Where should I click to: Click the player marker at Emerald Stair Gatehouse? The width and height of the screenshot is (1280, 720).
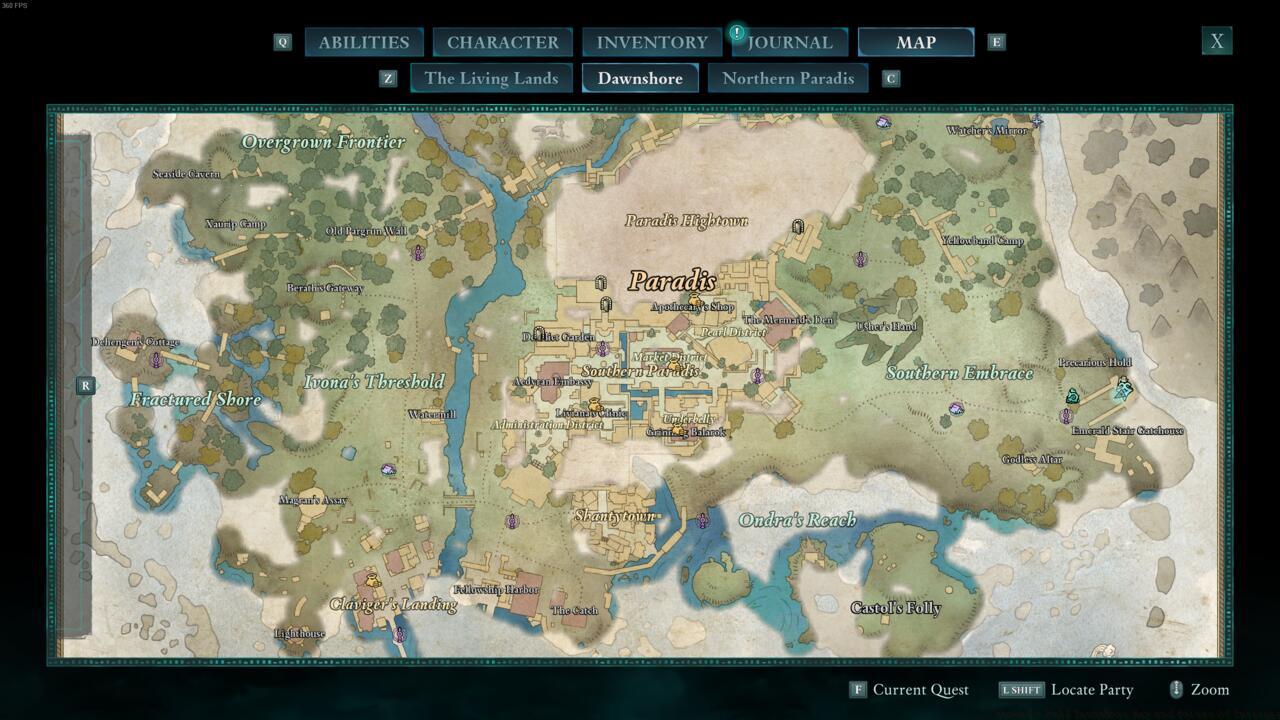[x=1121, y=388]
